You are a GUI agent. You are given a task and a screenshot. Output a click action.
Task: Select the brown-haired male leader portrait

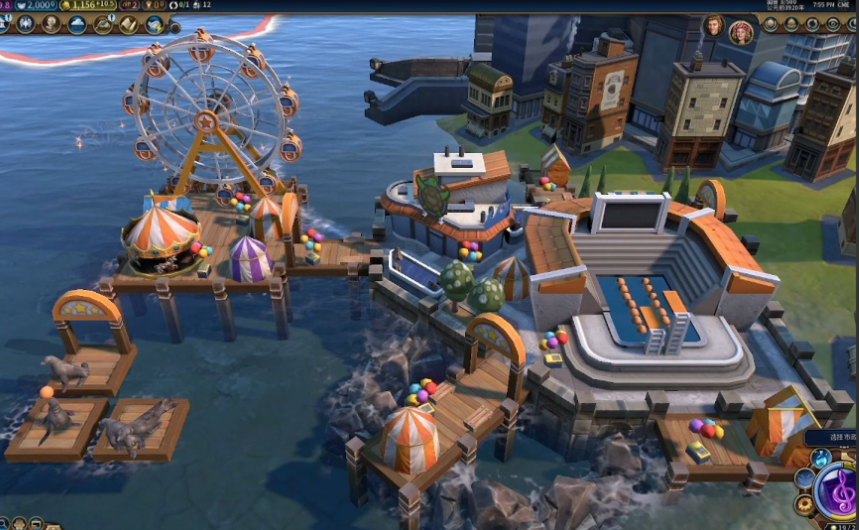pos(714,26)
